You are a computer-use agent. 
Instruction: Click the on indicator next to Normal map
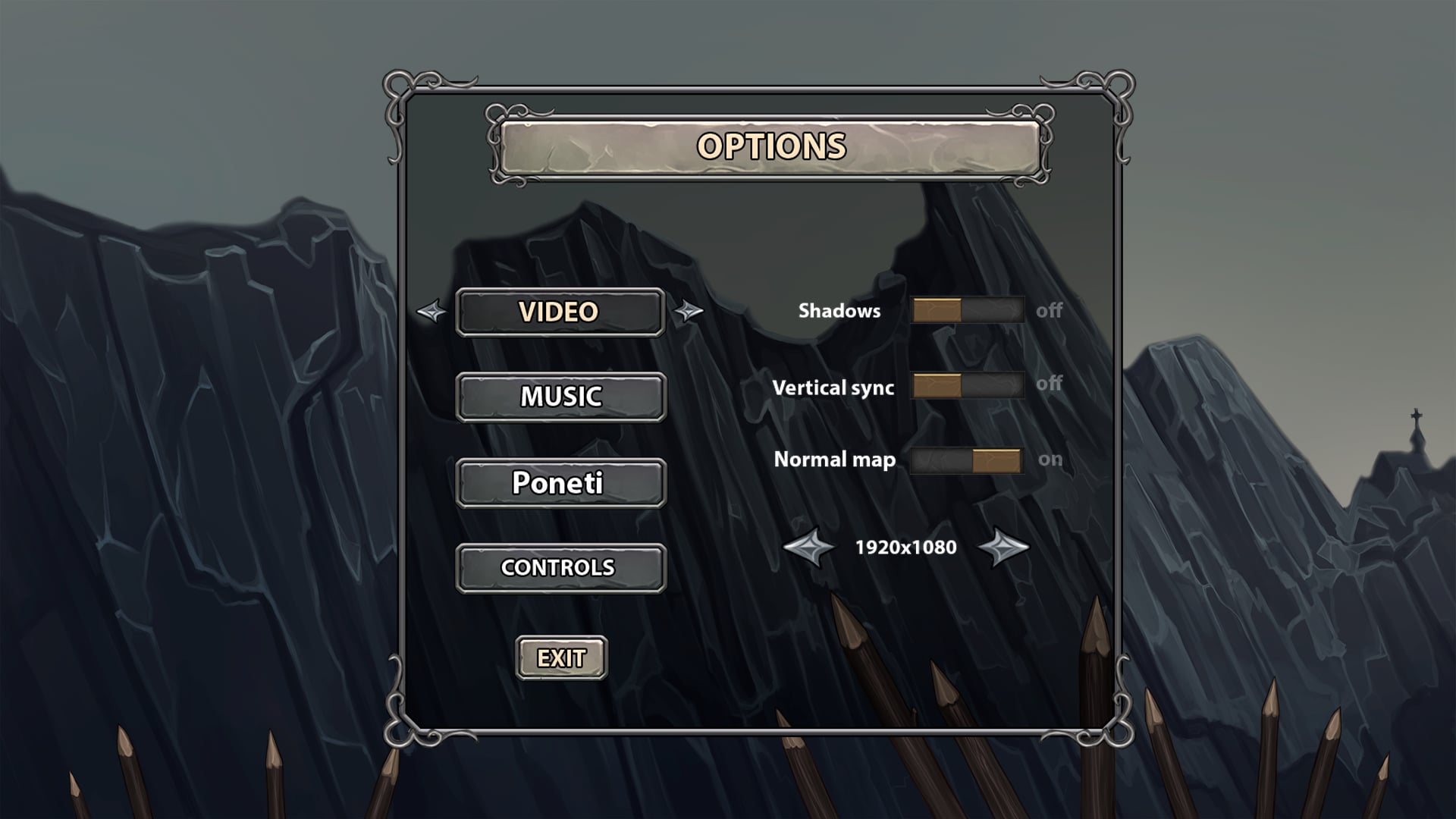[1051, 459]
